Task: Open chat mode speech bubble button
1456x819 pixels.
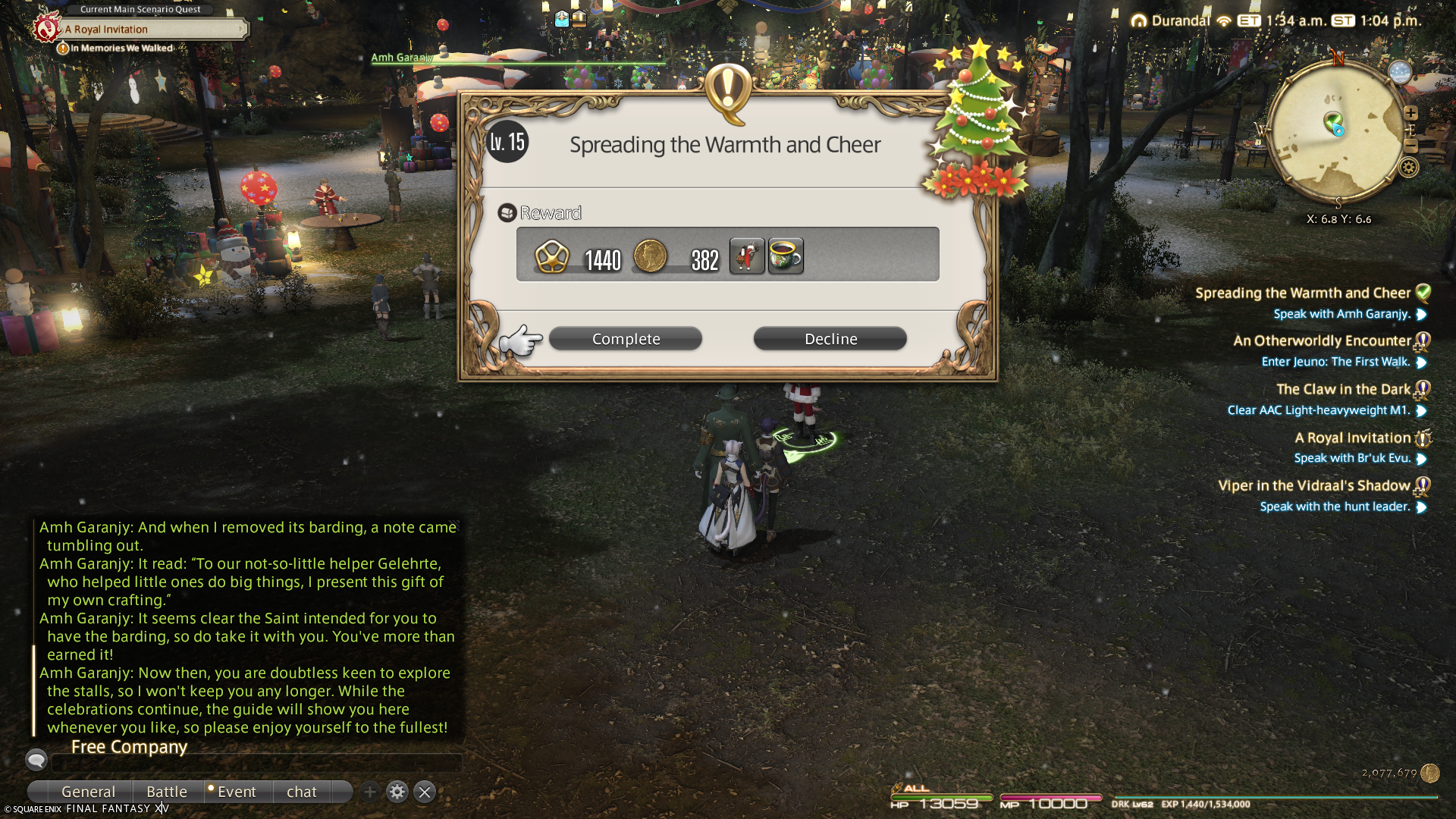Action: tap(36, 759)
